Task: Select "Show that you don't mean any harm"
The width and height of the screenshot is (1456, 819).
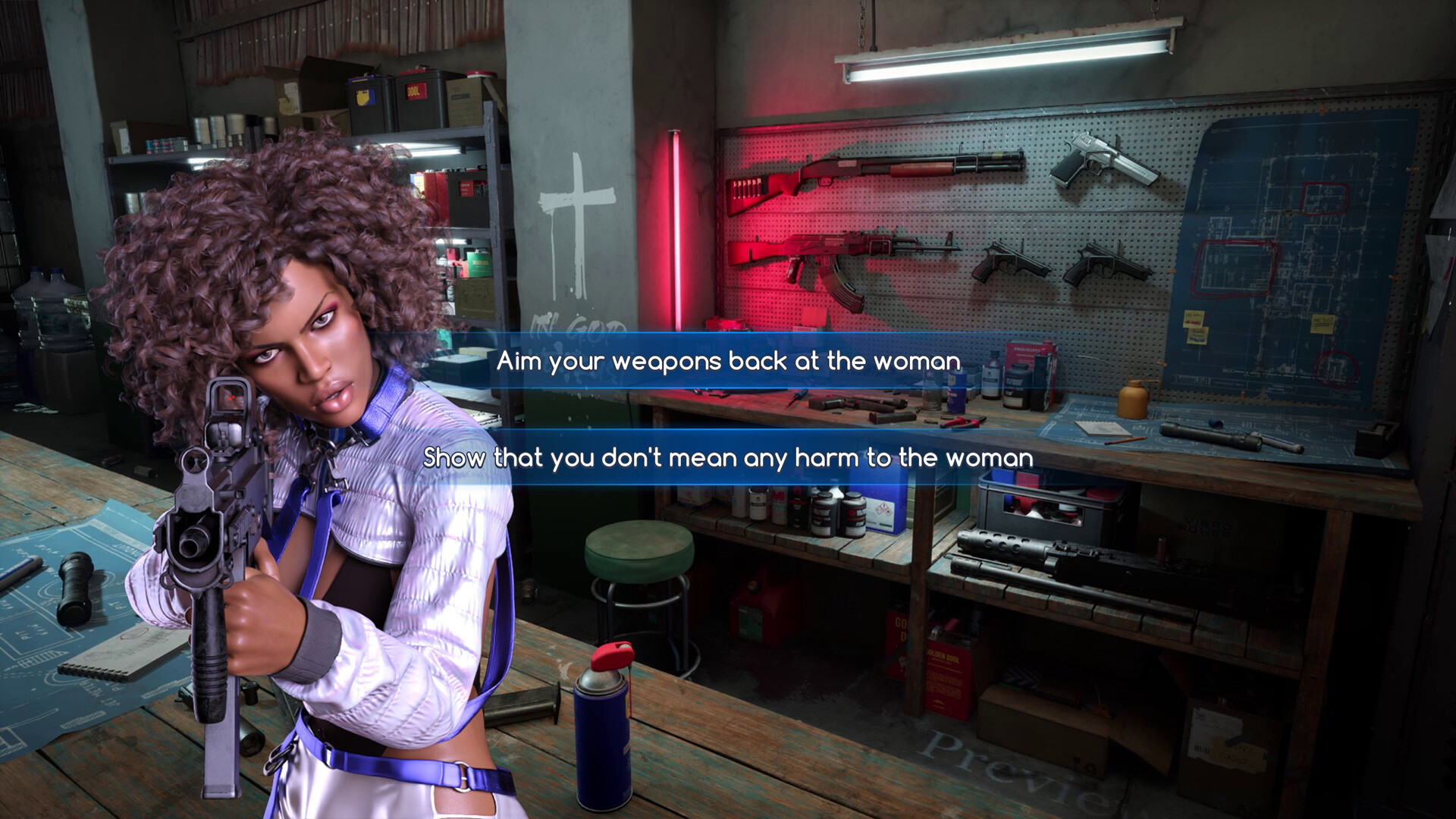Action: point(728,458)
